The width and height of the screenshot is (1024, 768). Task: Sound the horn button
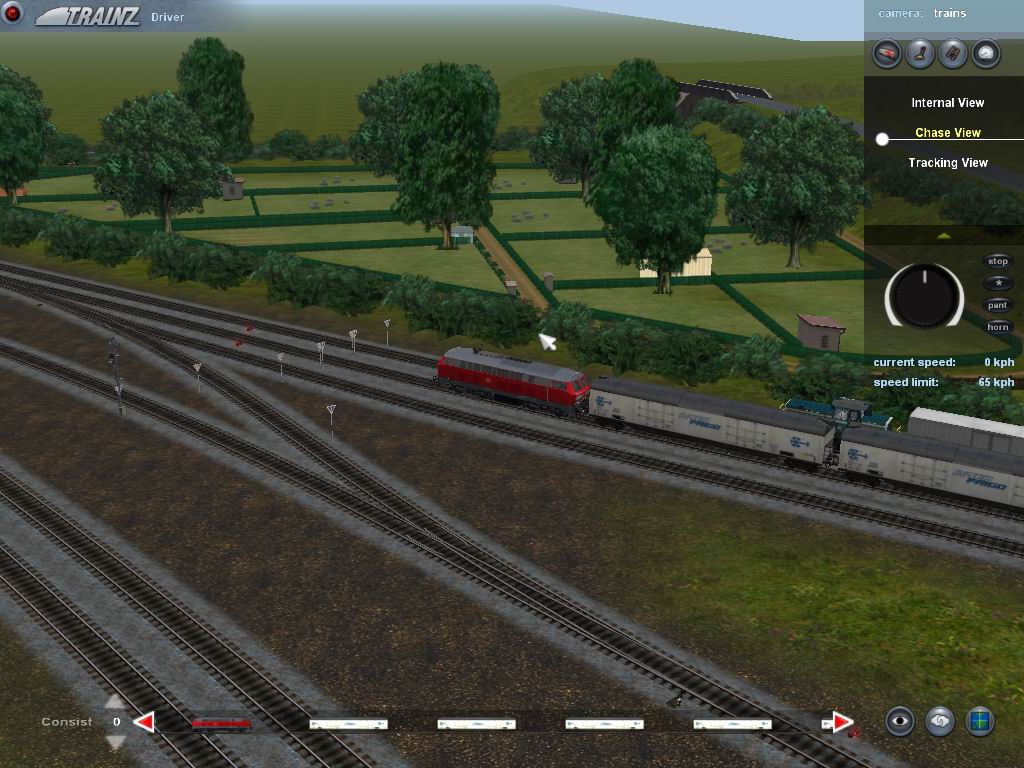[x=998, y=328]
